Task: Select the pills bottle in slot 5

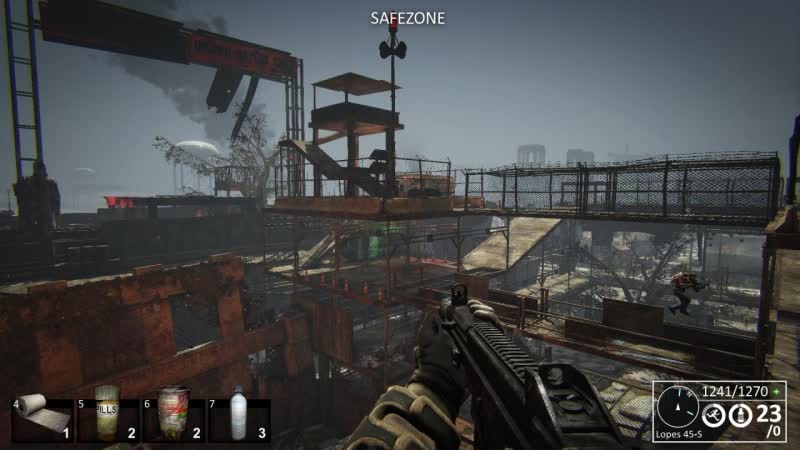Action: pos(106,414)
